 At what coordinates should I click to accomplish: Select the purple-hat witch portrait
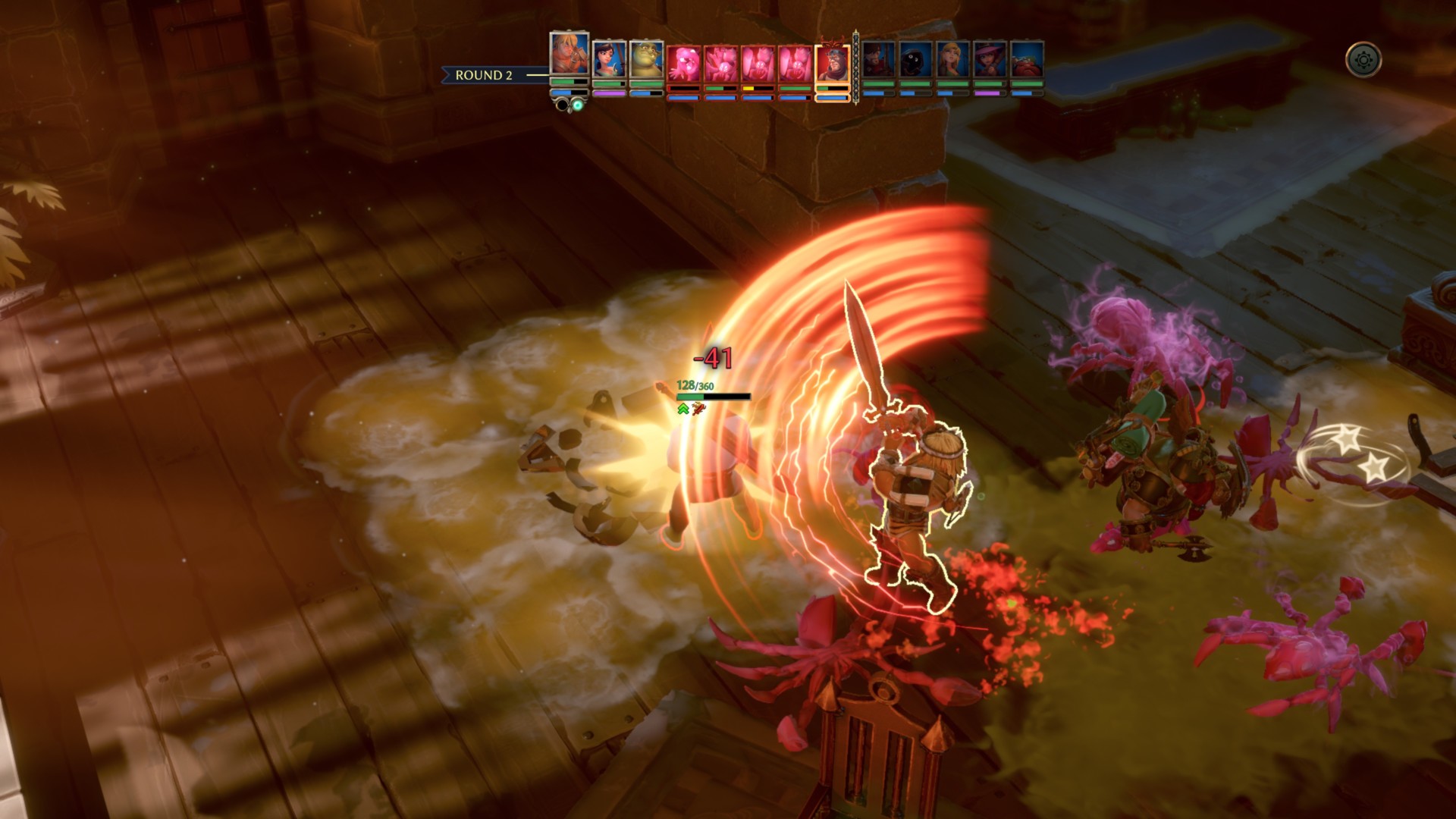coord(990,60)
